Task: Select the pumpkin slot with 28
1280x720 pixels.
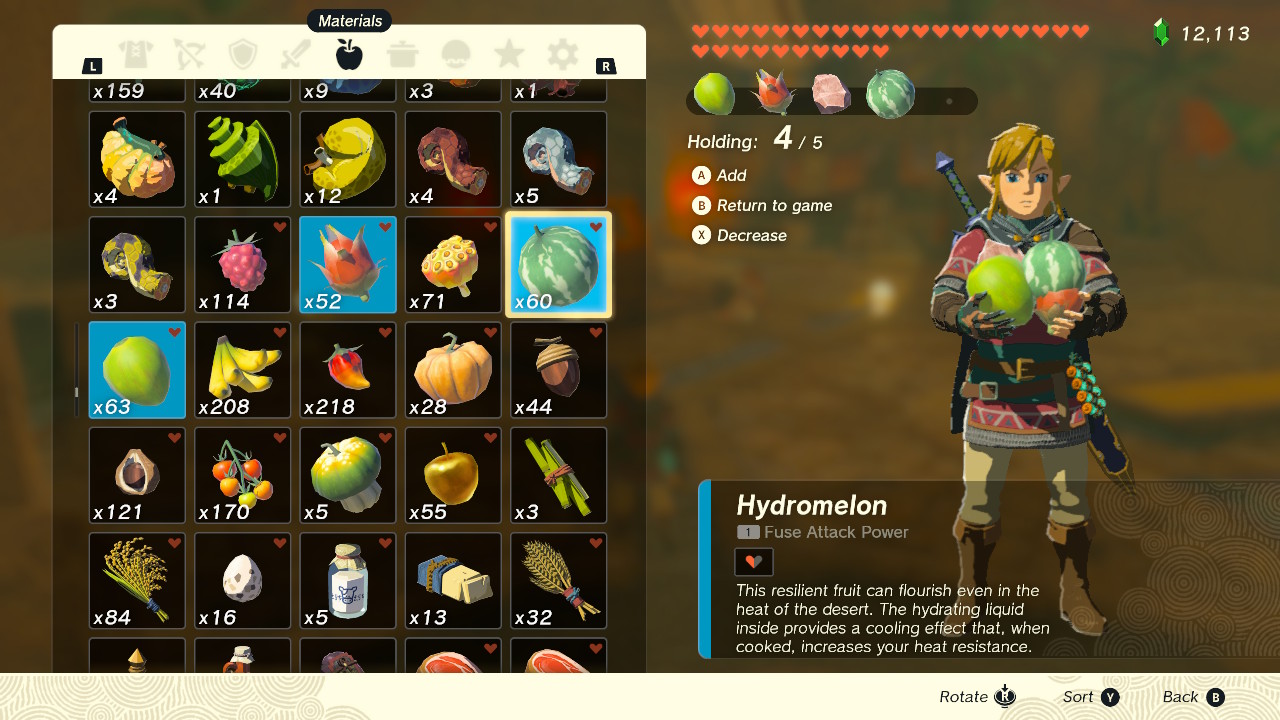Action: (453, 370)
